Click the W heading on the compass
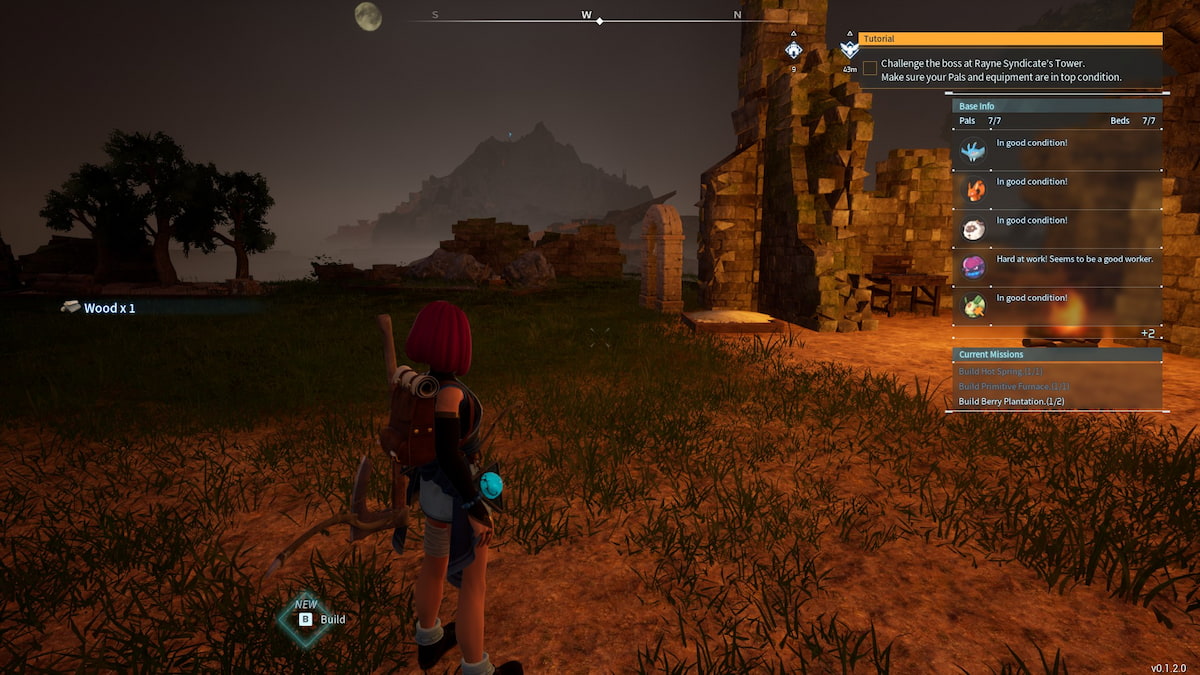Screen dimensions: 1200x675 tap(586, 15)
